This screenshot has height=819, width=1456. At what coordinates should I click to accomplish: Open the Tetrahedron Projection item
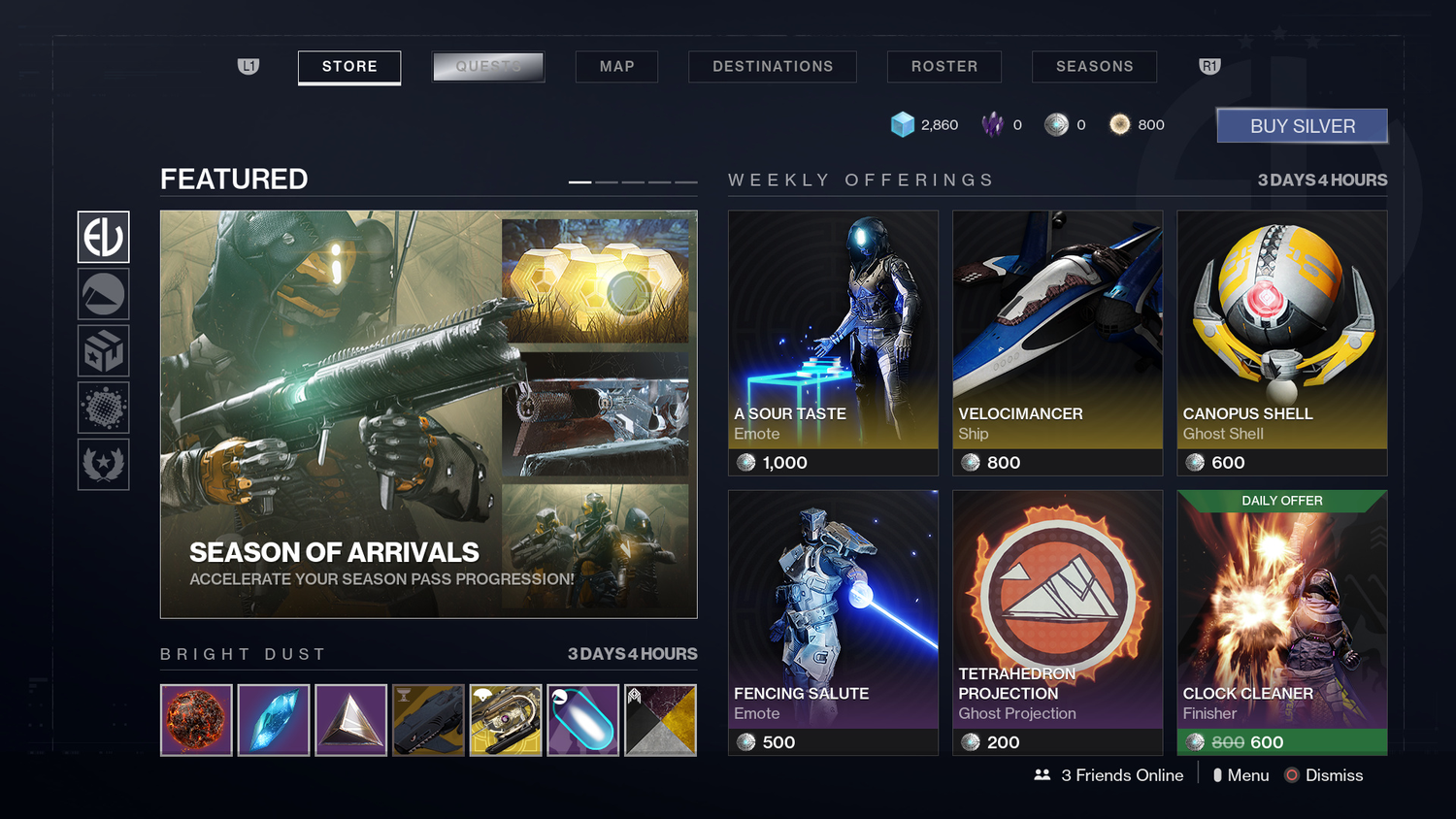(1057, 622)
